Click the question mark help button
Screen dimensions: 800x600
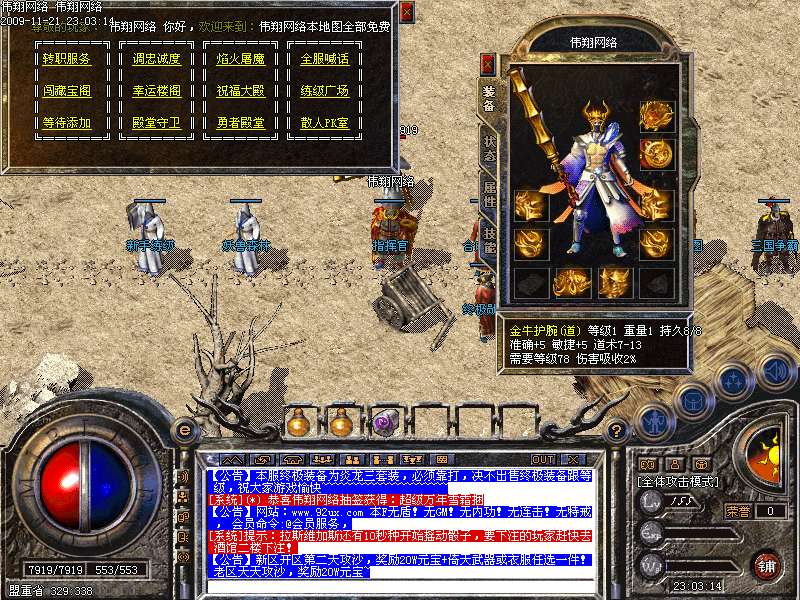[x=617, y=431]
